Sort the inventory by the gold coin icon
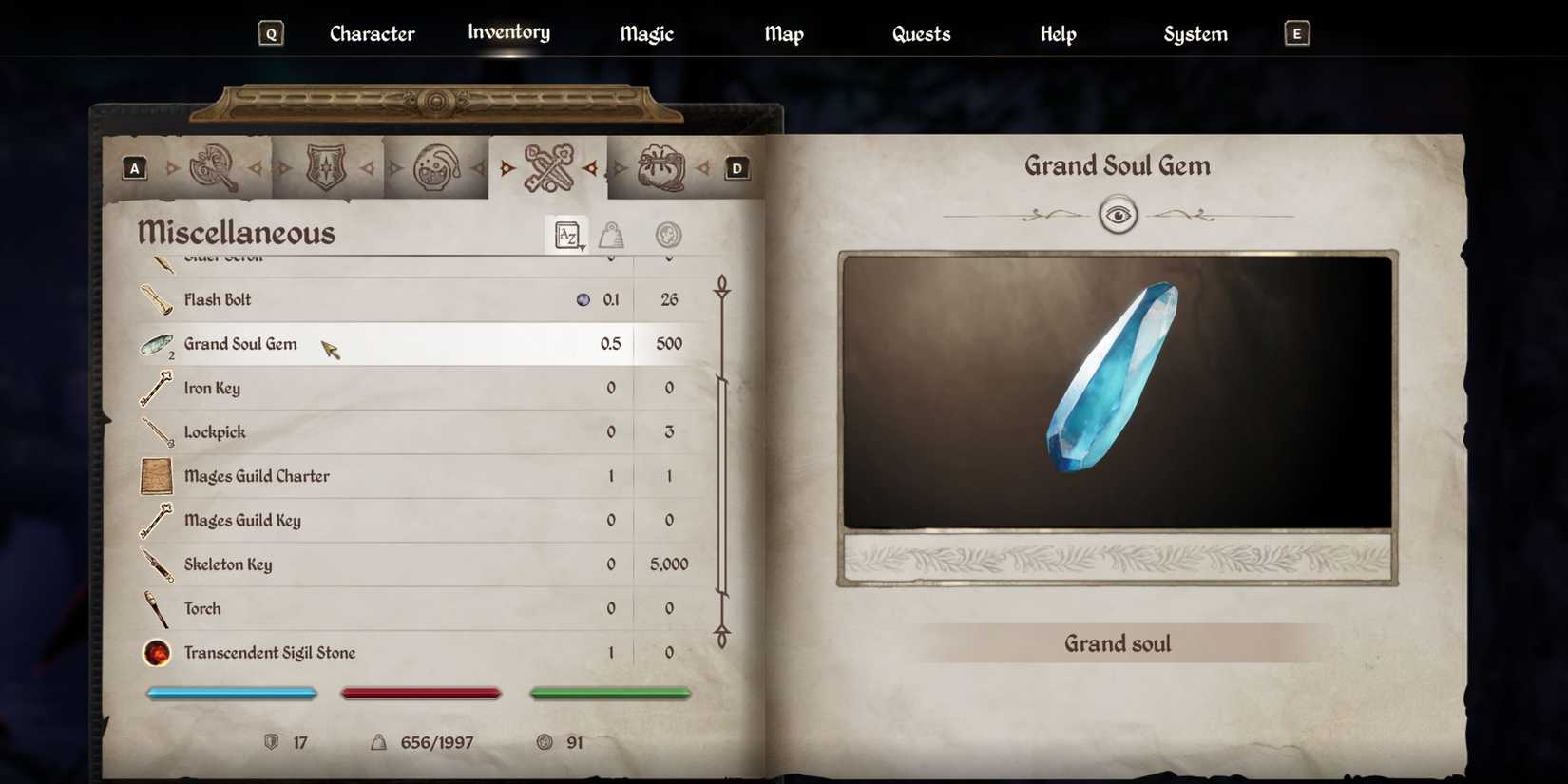 pyautogui.click(x=668, y=235)
